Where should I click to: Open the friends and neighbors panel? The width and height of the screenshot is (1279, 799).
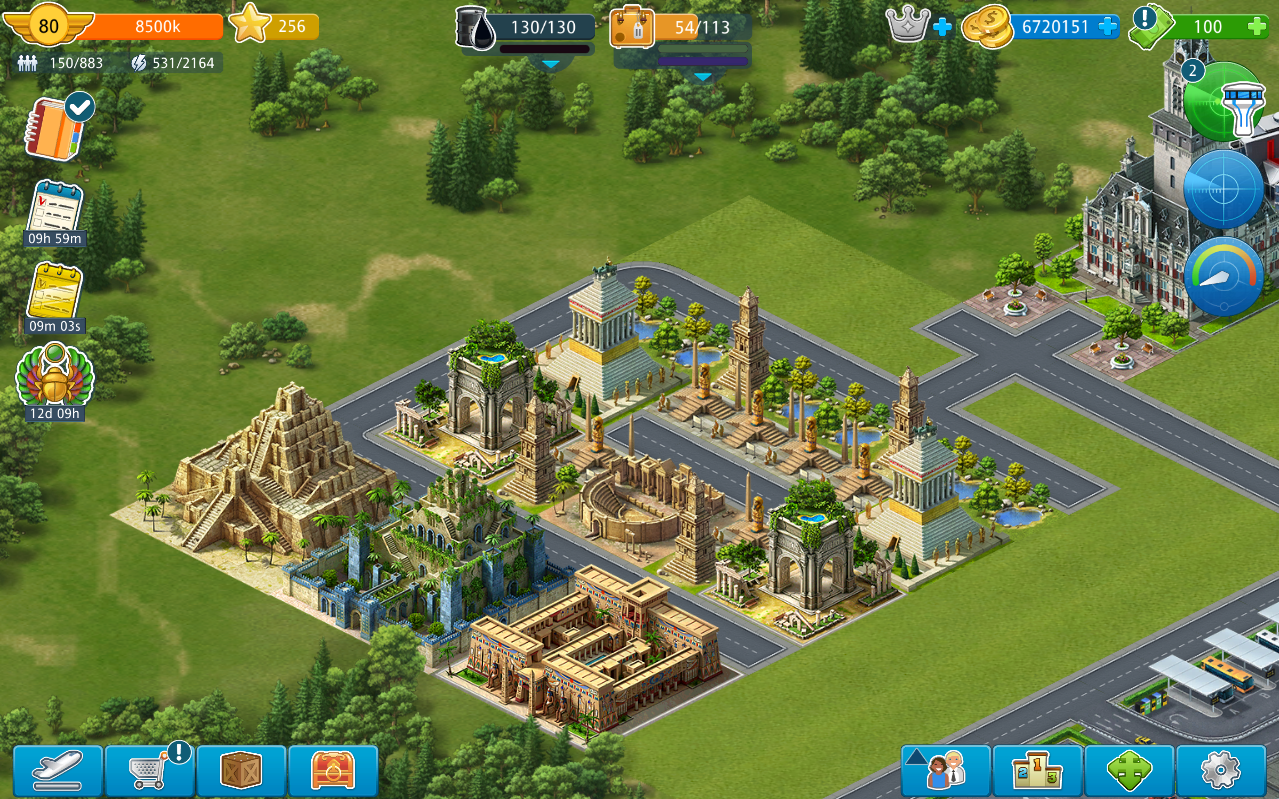(946, 771)
